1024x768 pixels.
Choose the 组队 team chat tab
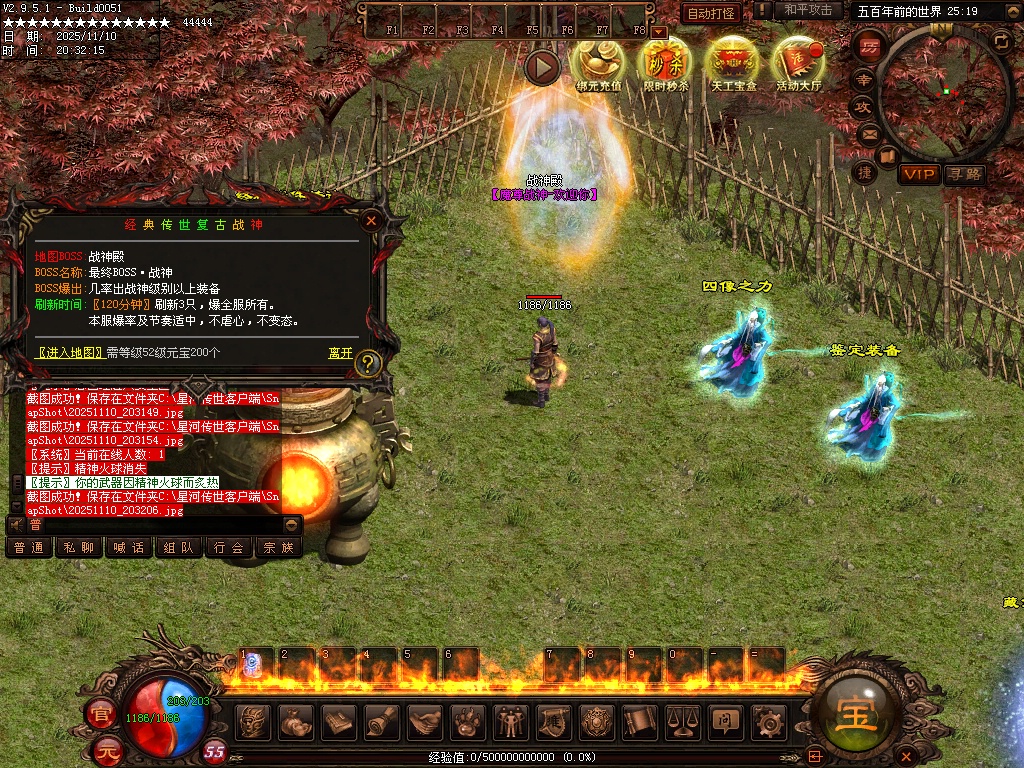coord(179,548)
